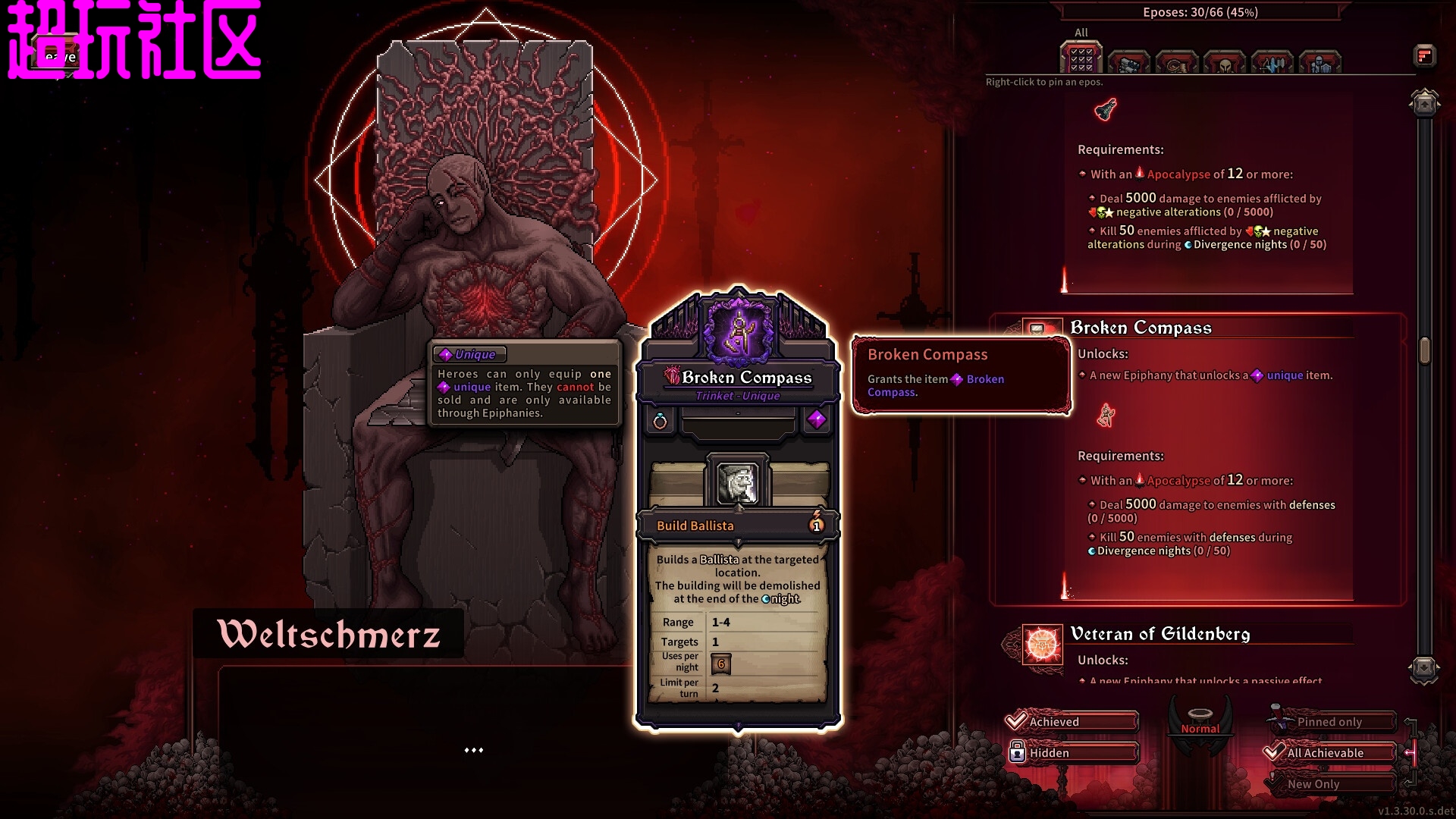Open the armored knight with shield tab
Viewport: 1456px width, 819px height.
pyautogui.click(x=1319, y=63)
